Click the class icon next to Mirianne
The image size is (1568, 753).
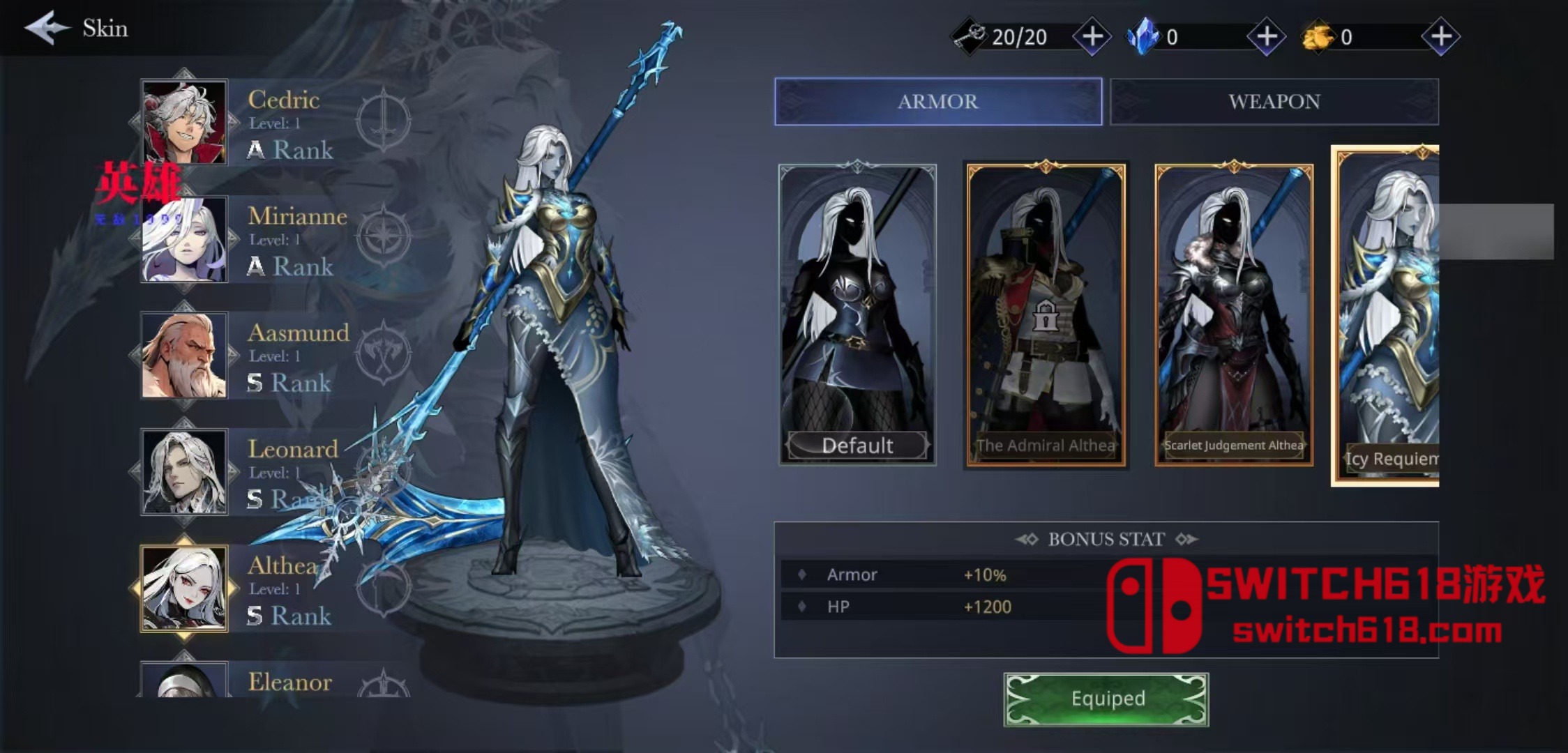(x=382, y=235)
